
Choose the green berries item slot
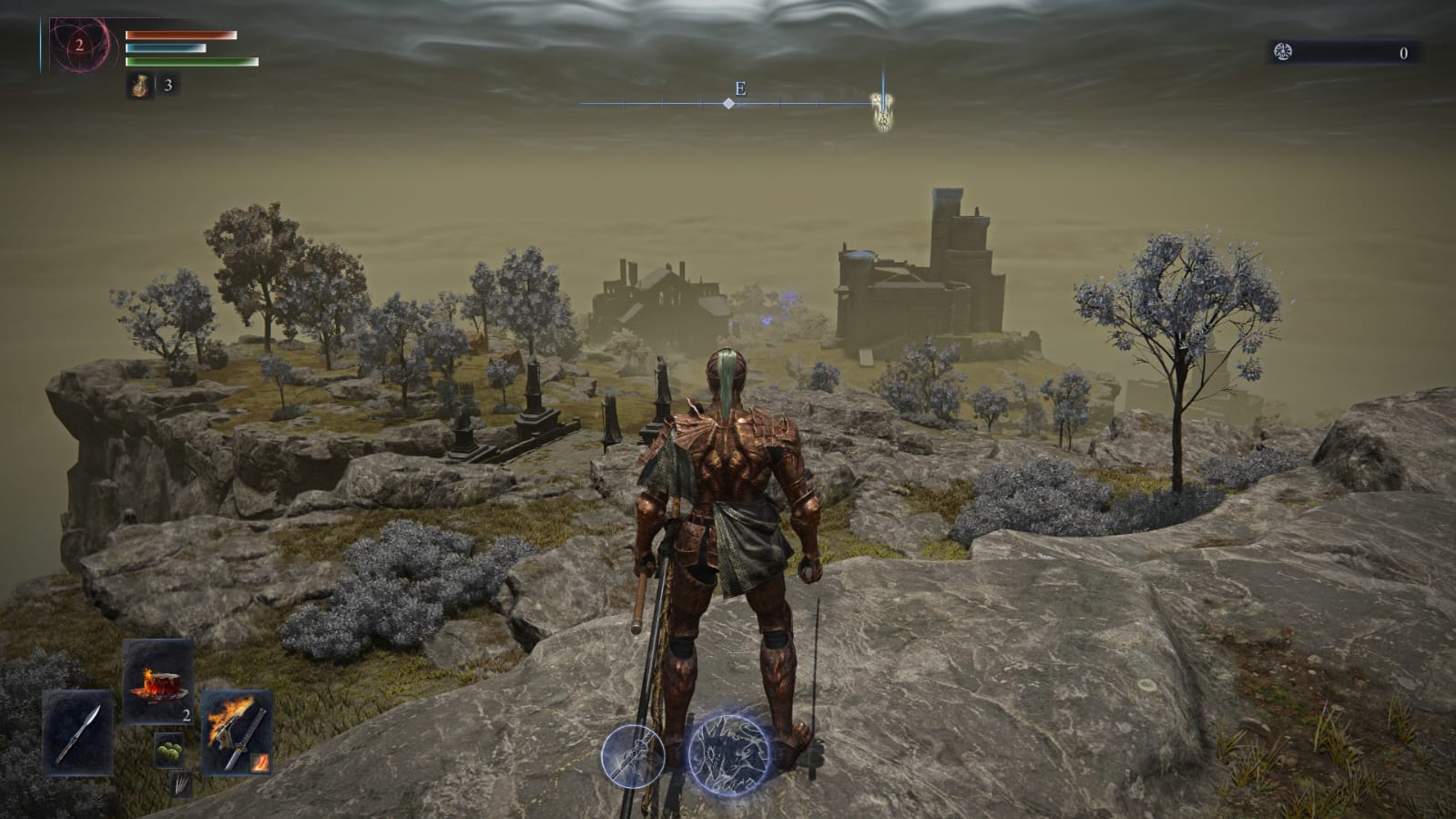[168, 750]
